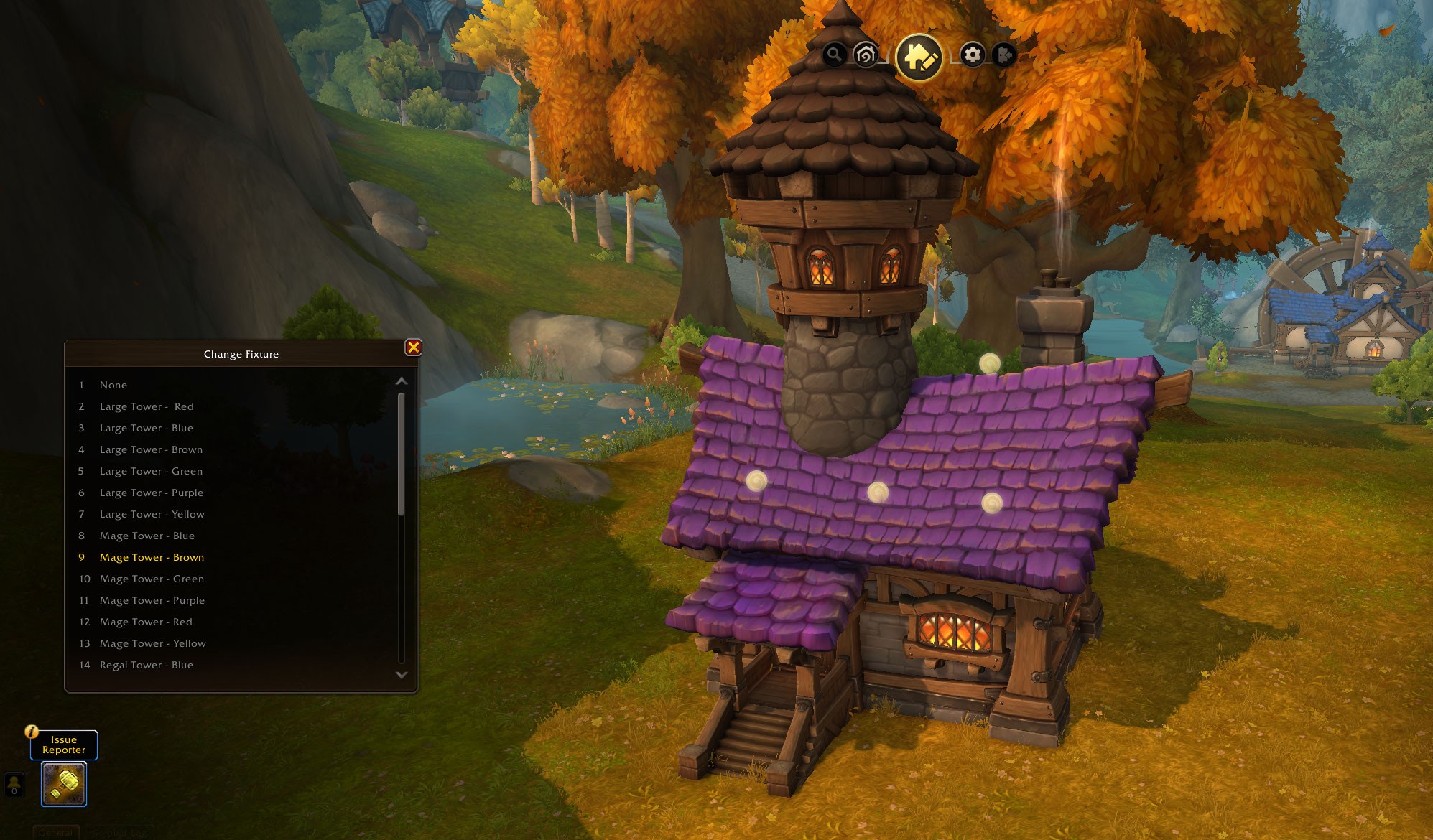Choose Large Tower - Red fixture
This screenshot has height=840, width=1433.
[147, 406]
